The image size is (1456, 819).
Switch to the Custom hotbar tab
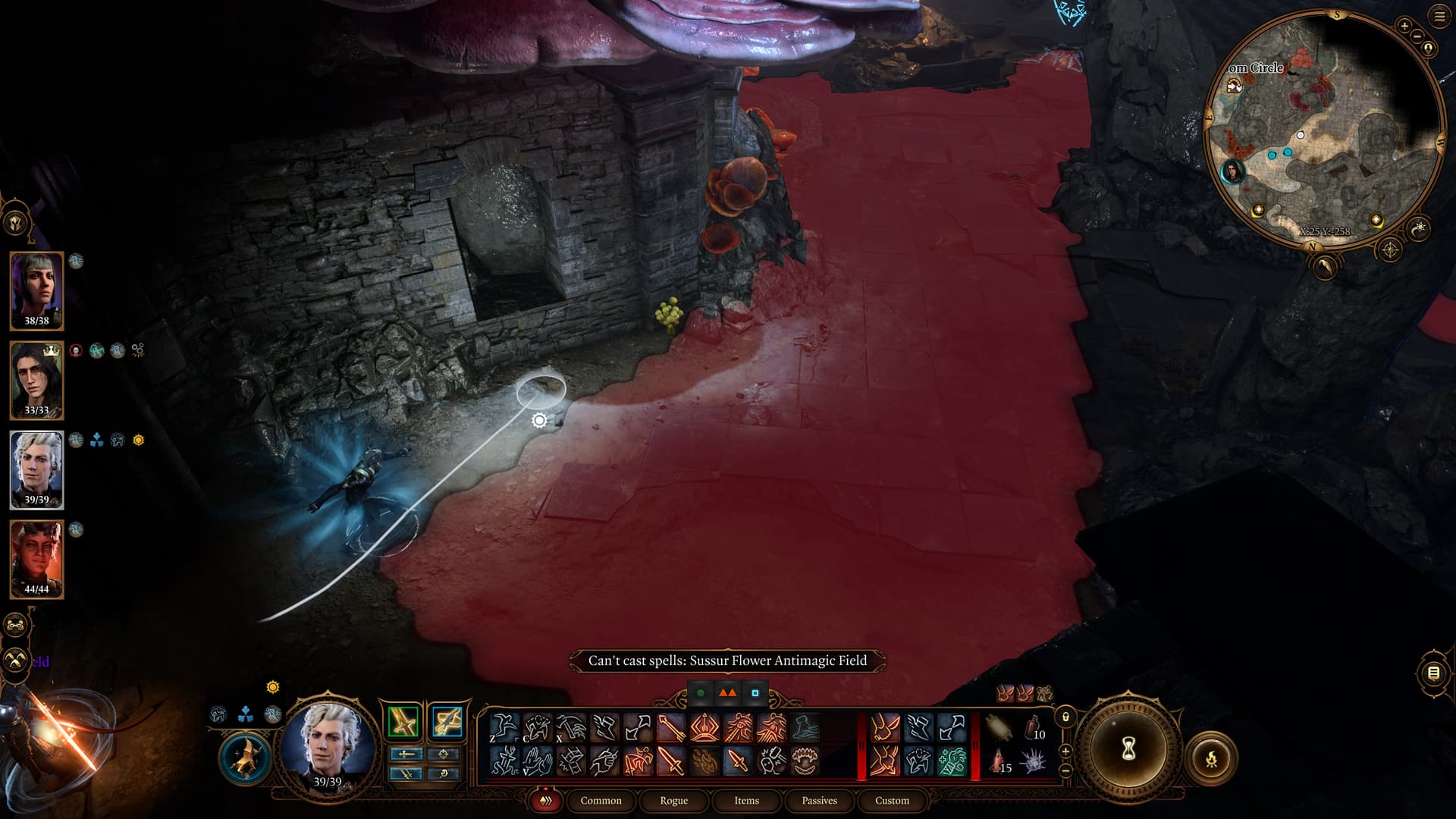[892, 800]
